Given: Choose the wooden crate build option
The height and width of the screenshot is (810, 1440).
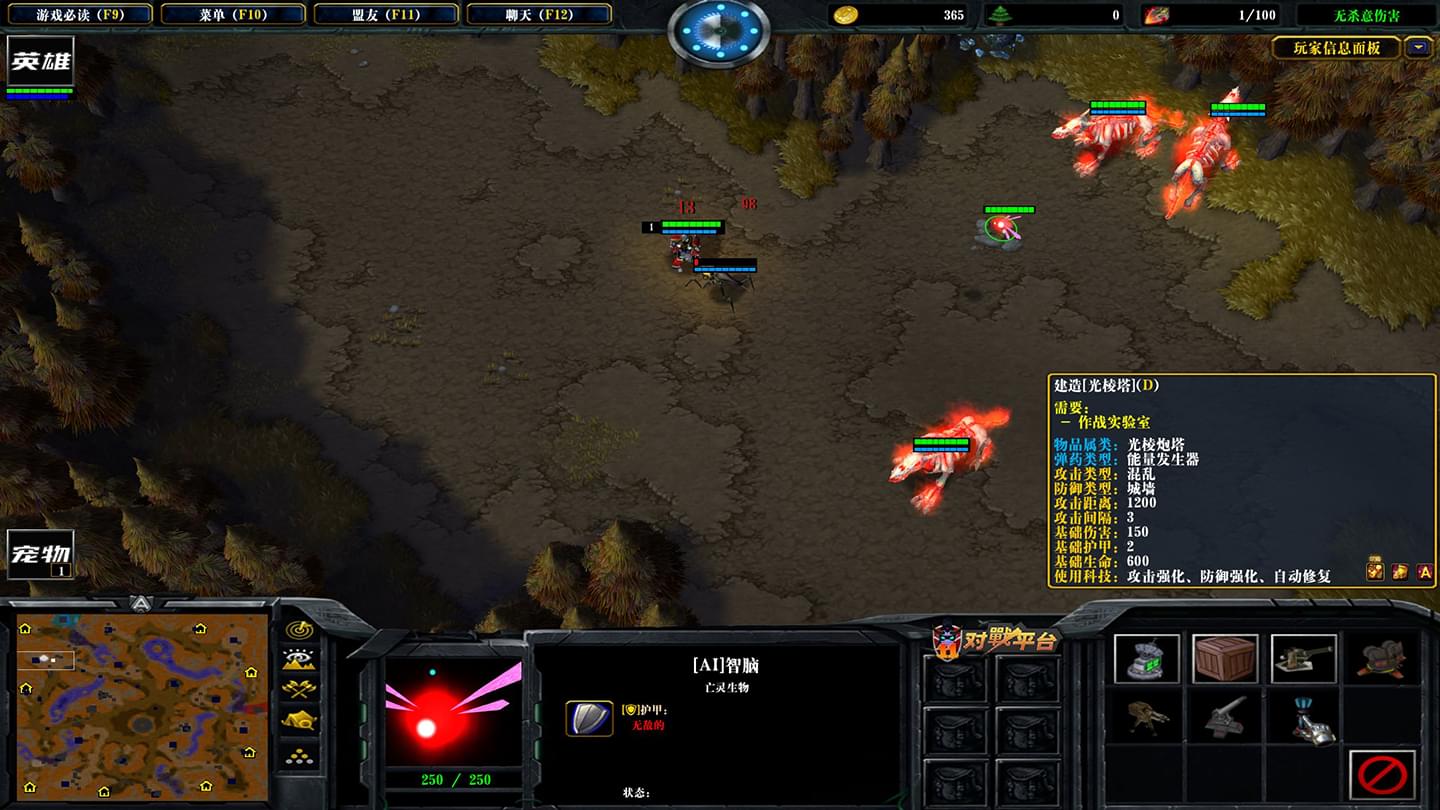Looking at the screenshot, I should tap(1225, 659).
